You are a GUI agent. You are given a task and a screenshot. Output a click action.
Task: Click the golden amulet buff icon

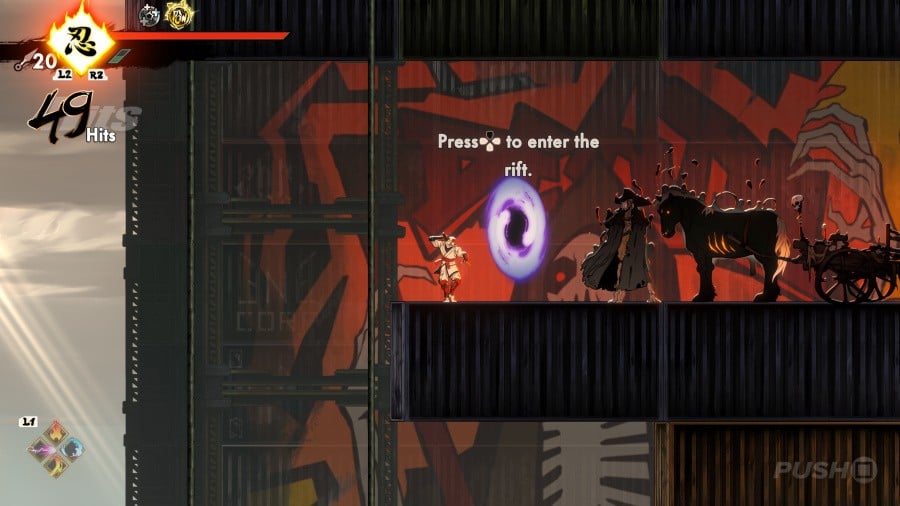click(x=179, y=14)
